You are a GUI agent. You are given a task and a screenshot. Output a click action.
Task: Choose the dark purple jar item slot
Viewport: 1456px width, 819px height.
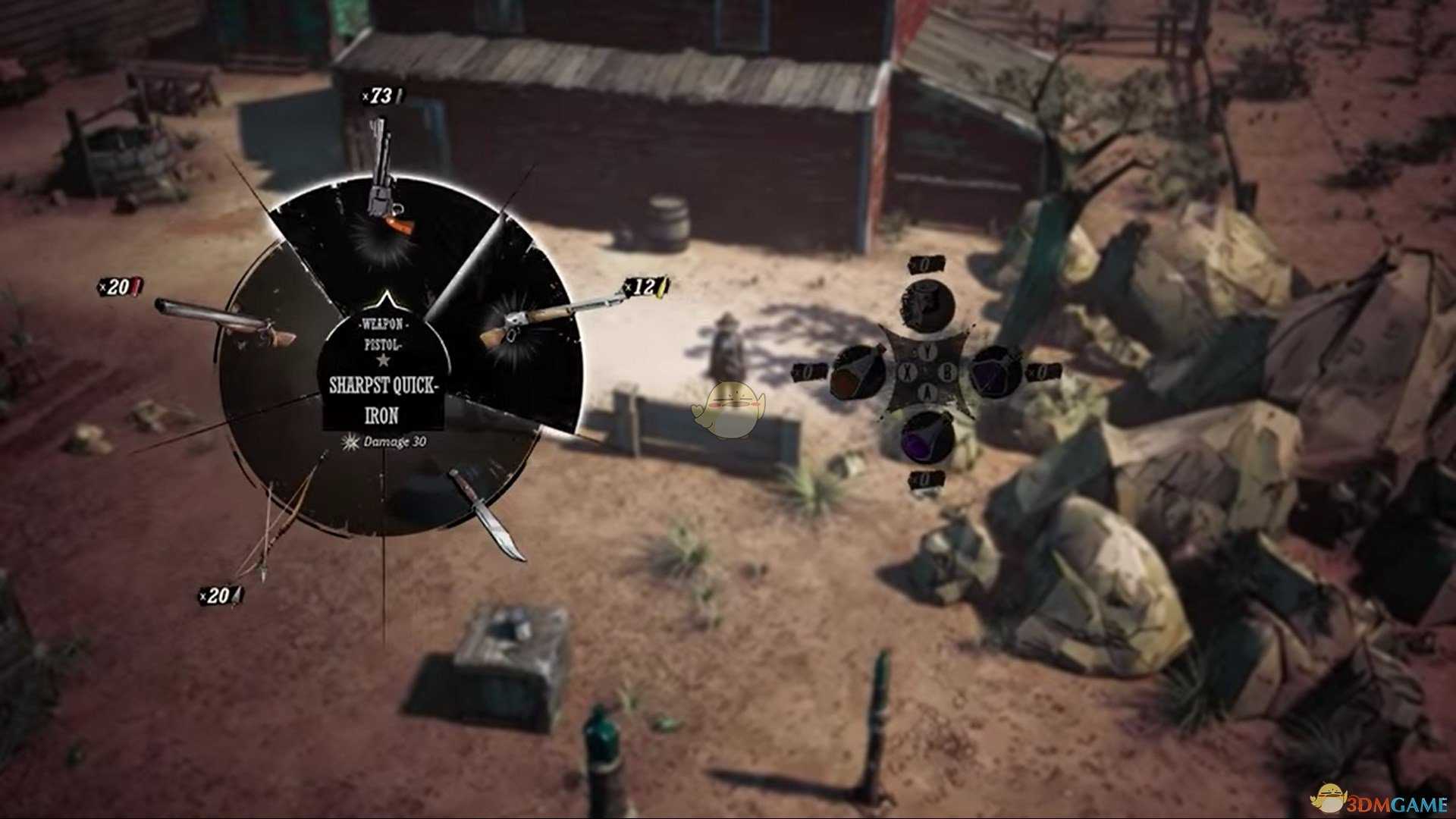click(995, 372)
